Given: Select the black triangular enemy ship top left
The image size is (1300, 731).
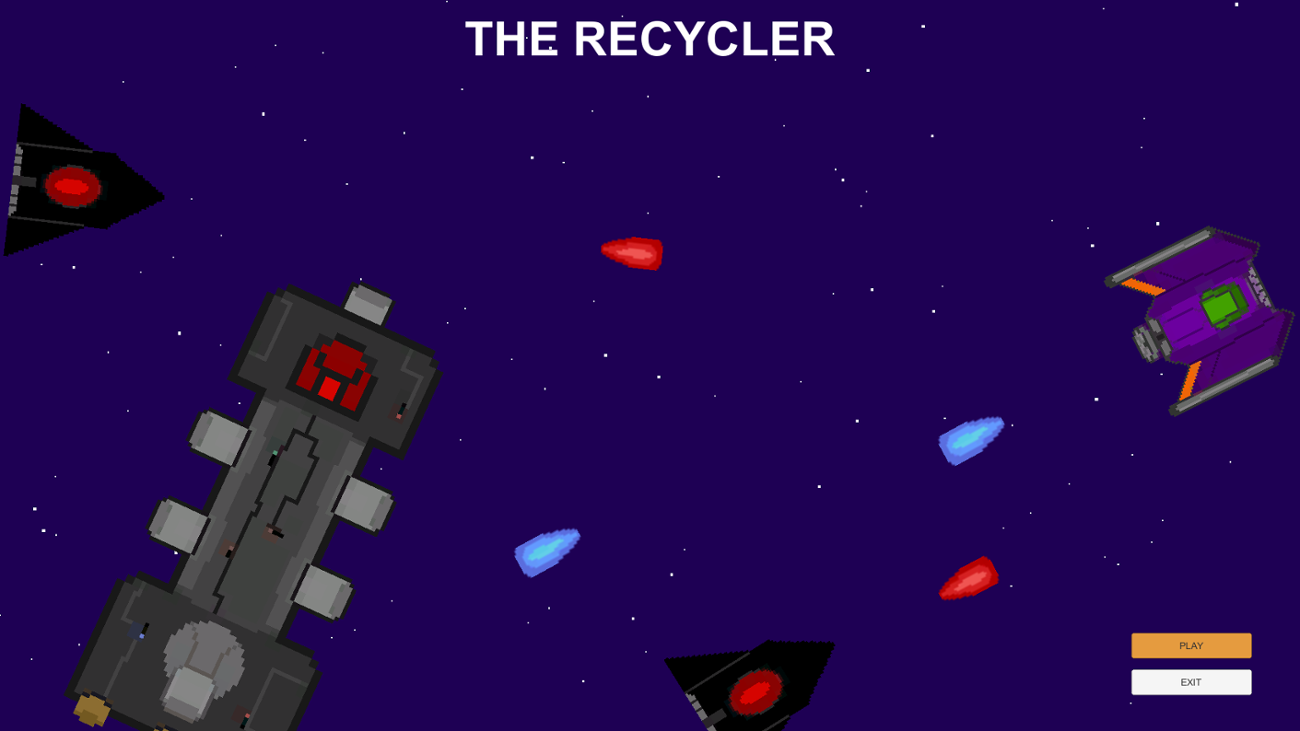Looking at the screenshot, I should [x=75, y=180].
